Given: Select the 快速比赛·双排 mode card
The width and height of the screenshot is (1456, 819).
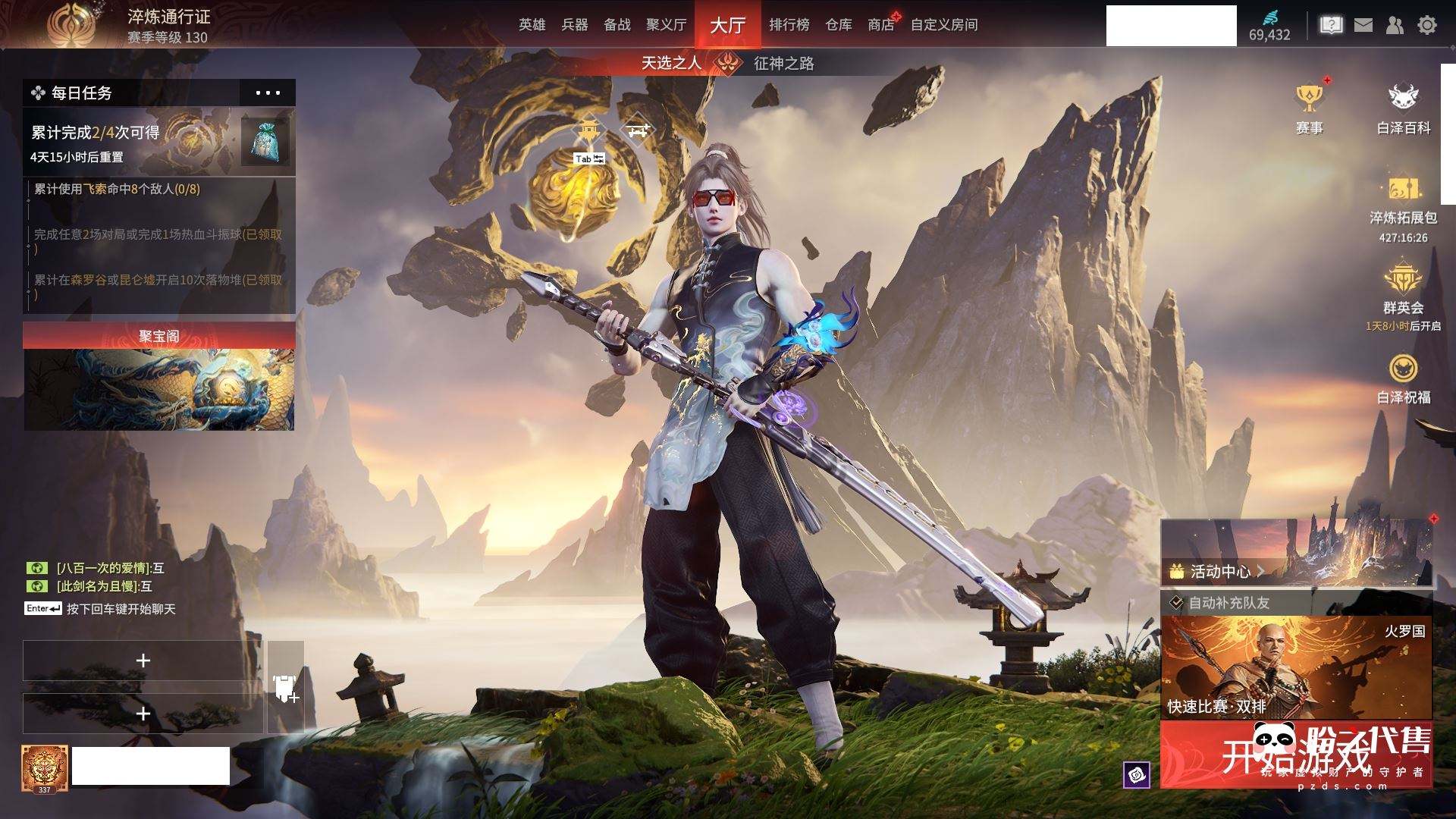Looking at the screenshot, I should coord(1296,667).
